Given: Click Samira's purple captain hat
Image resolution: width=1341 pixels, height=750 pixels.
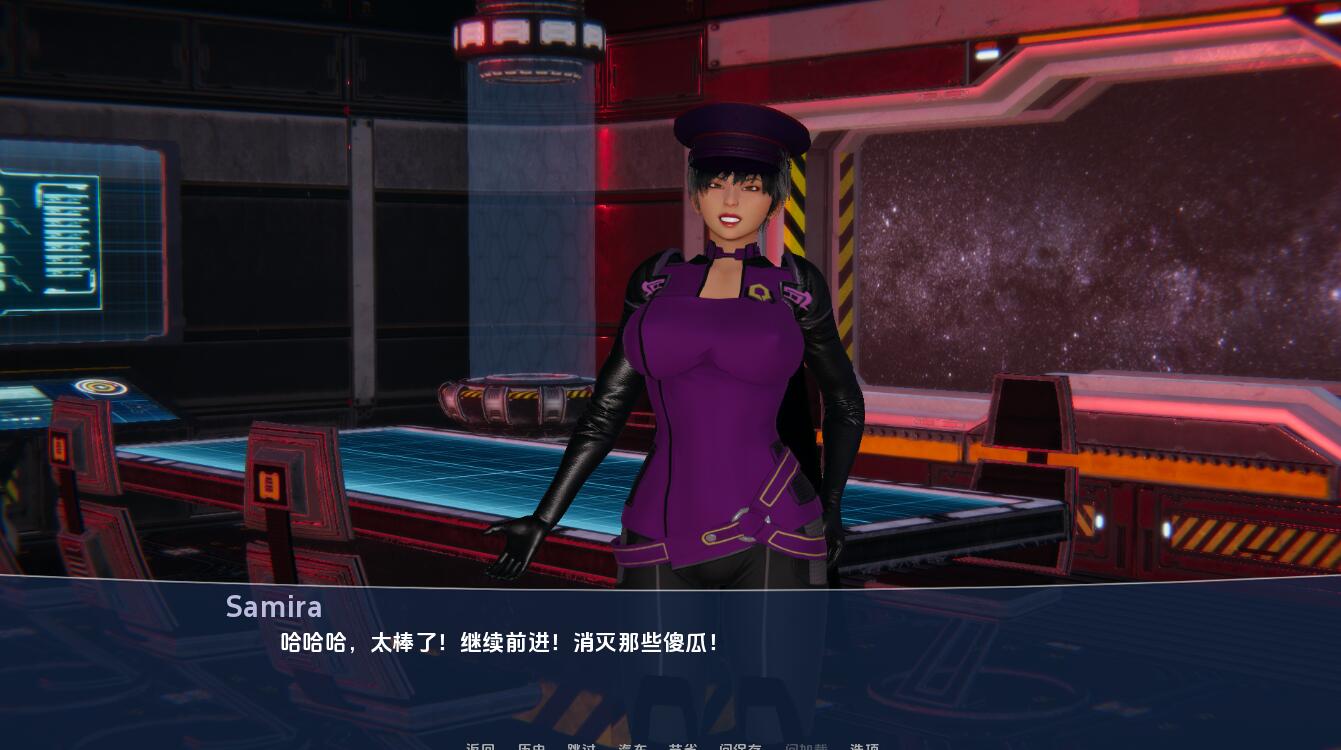Looking at the screenshot, I should coord(740,135).
